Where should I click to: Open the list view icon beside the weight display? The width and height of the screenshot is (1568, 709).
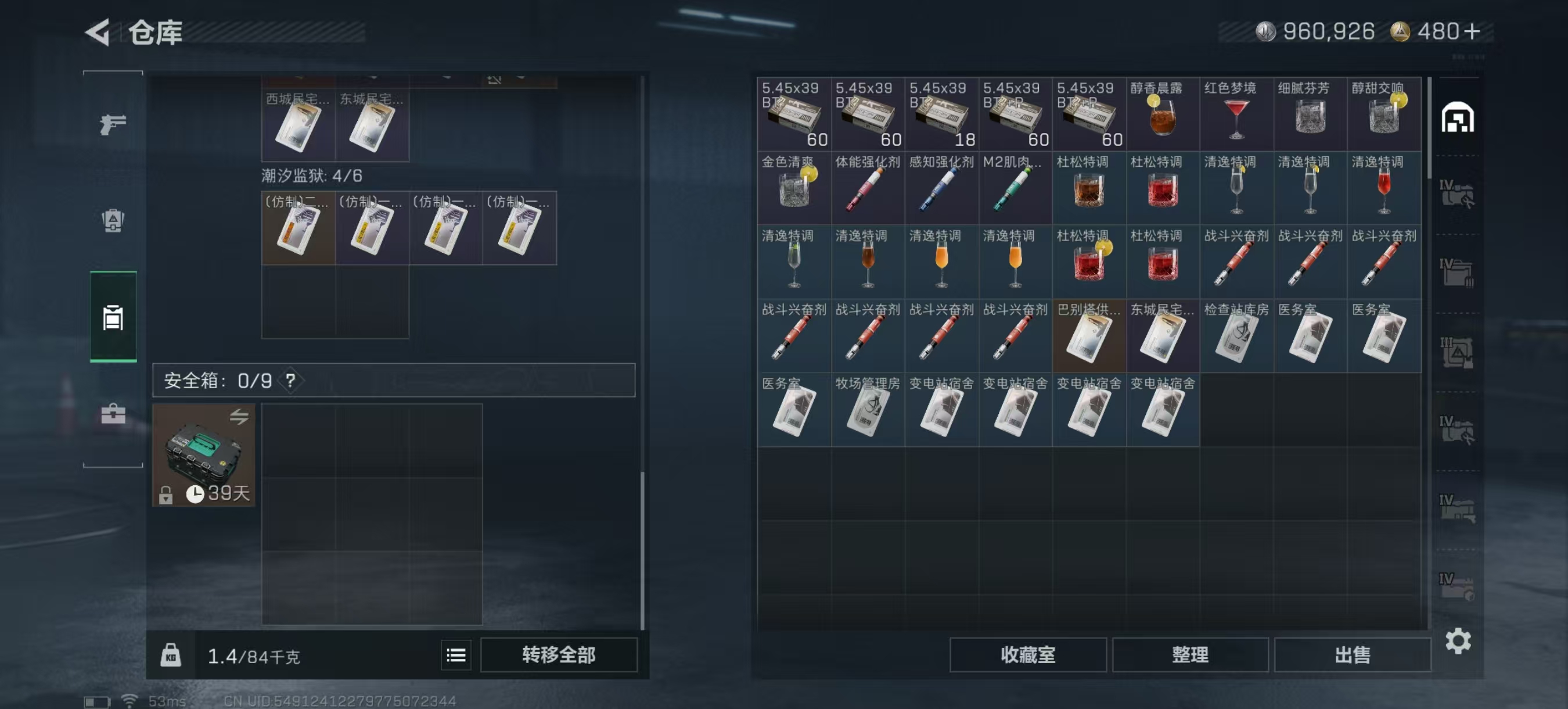455,656
